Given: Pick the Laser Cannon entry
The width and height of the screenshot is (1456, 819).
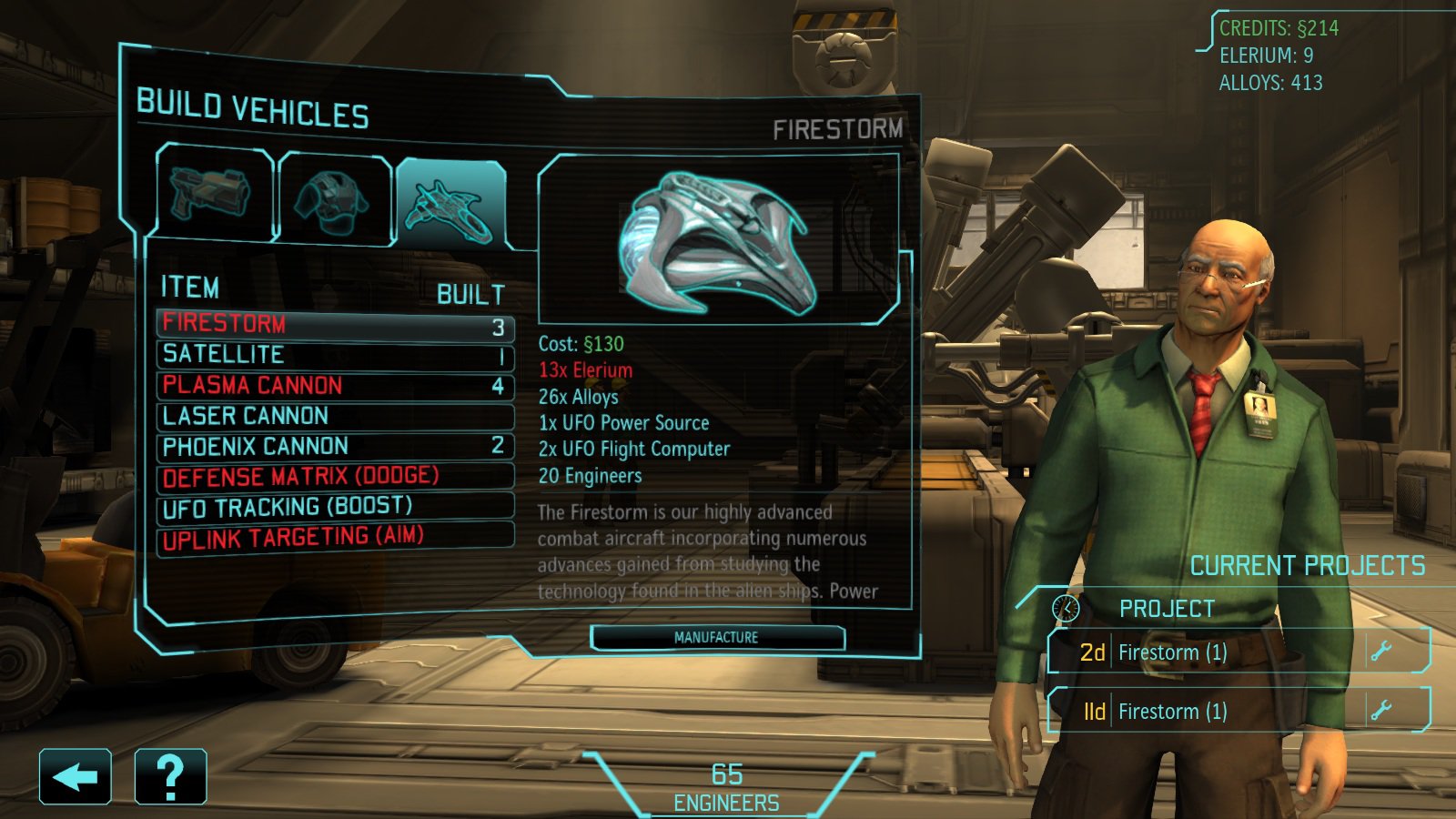Looking at the screenshot, I should click(x=335, y=417).
